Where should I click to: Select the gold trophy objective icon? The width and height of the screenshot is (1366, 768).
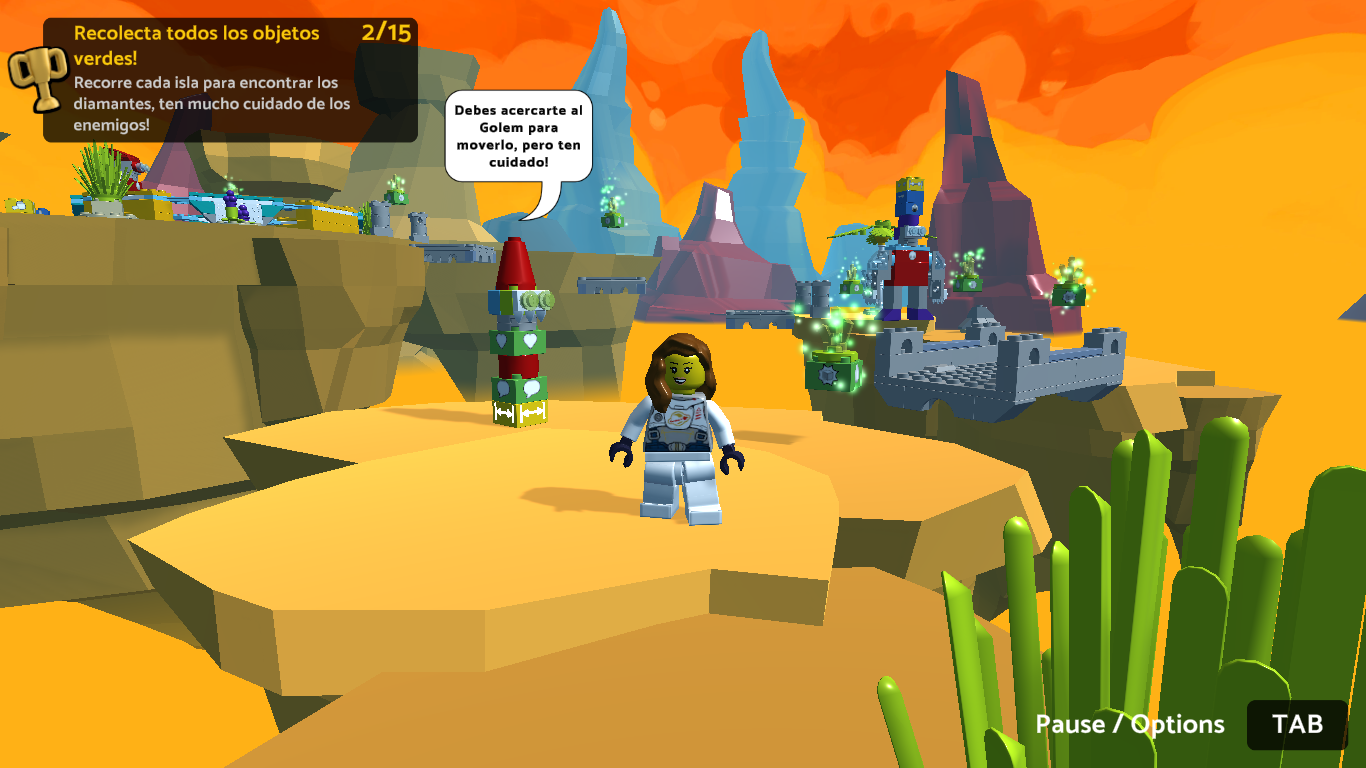point(37,78)
